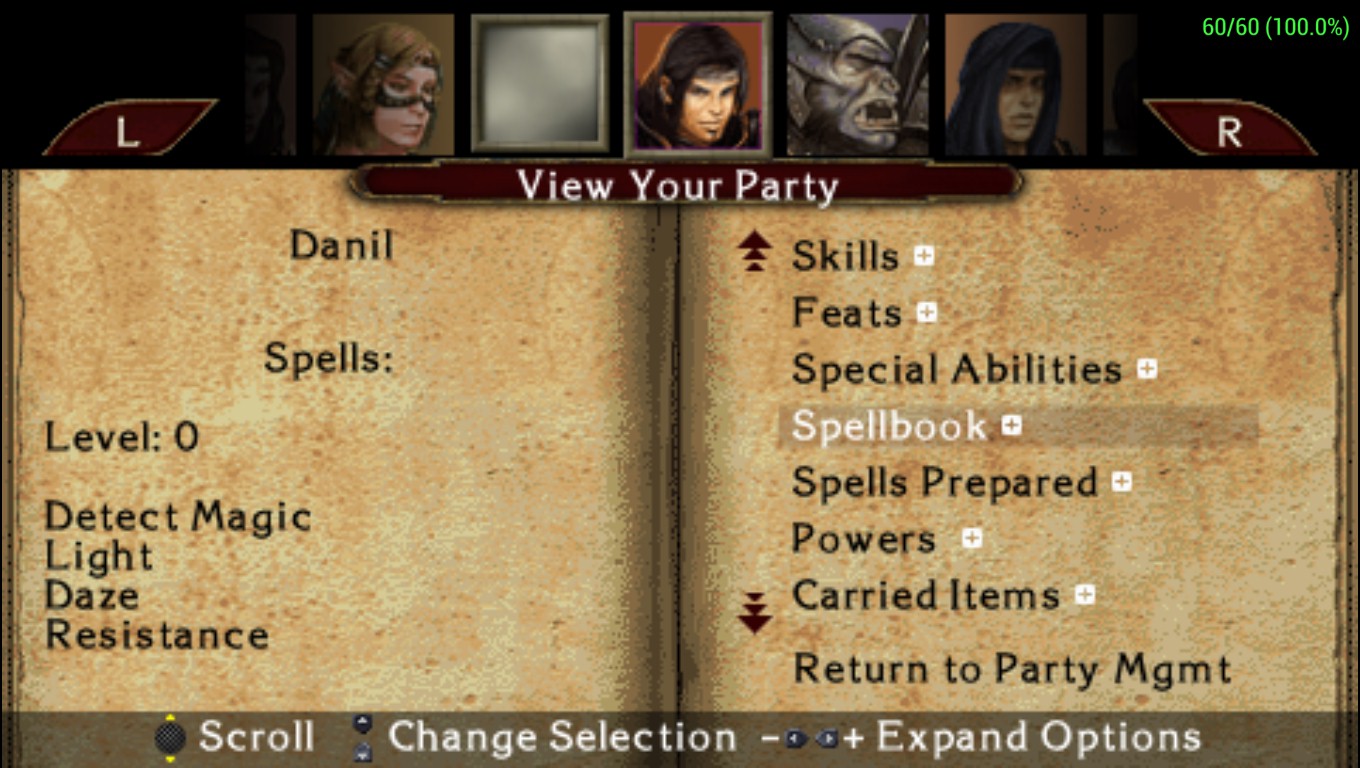Pick the helmeted orc portrait
The width and height of the screenshot is (1360, 768).
(857, 85)
